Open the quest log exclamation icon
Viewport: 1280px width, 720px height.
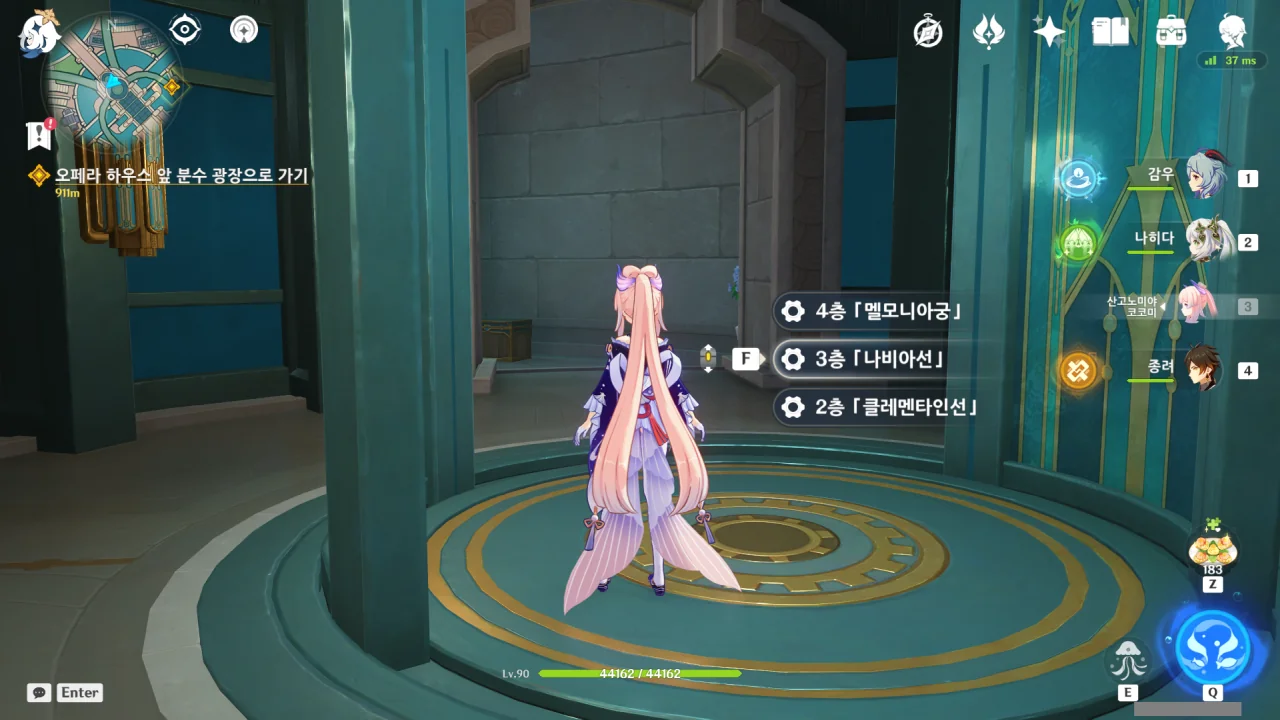pos(39,134)
